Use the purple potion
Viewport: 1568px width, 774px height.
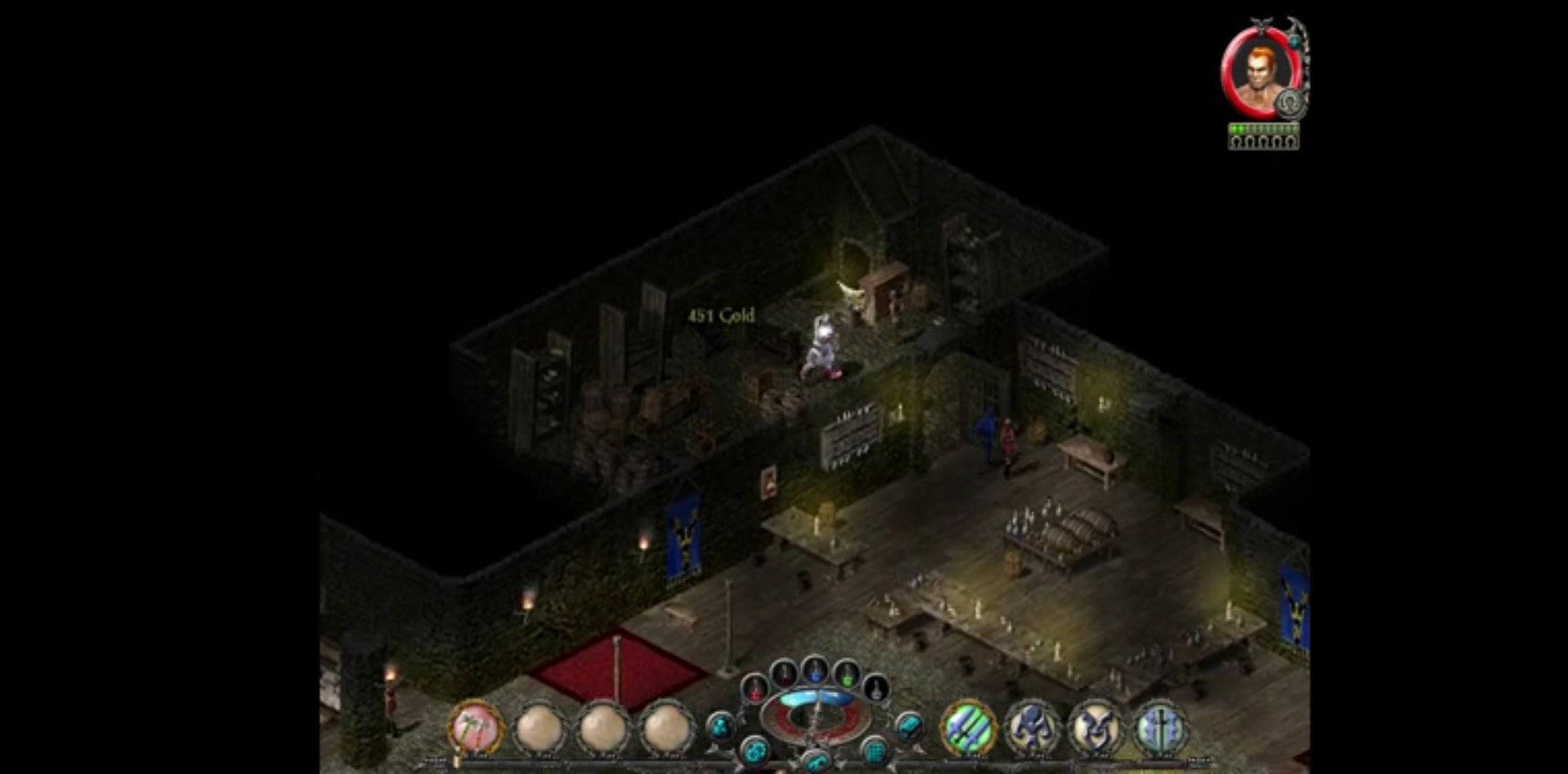click(784, 673)
